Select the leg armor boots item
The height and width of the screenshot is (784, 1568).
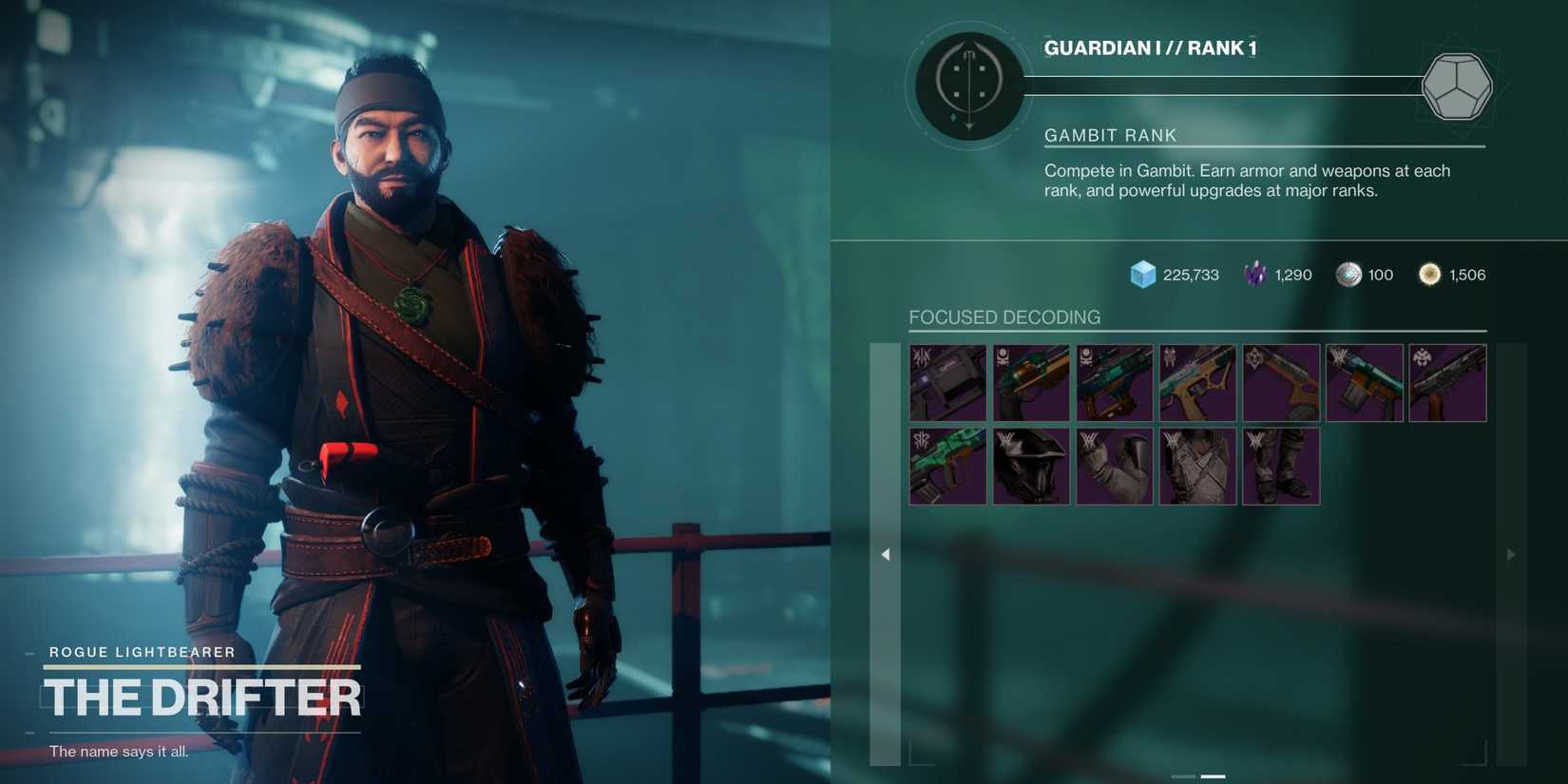tap(1281, 466)
